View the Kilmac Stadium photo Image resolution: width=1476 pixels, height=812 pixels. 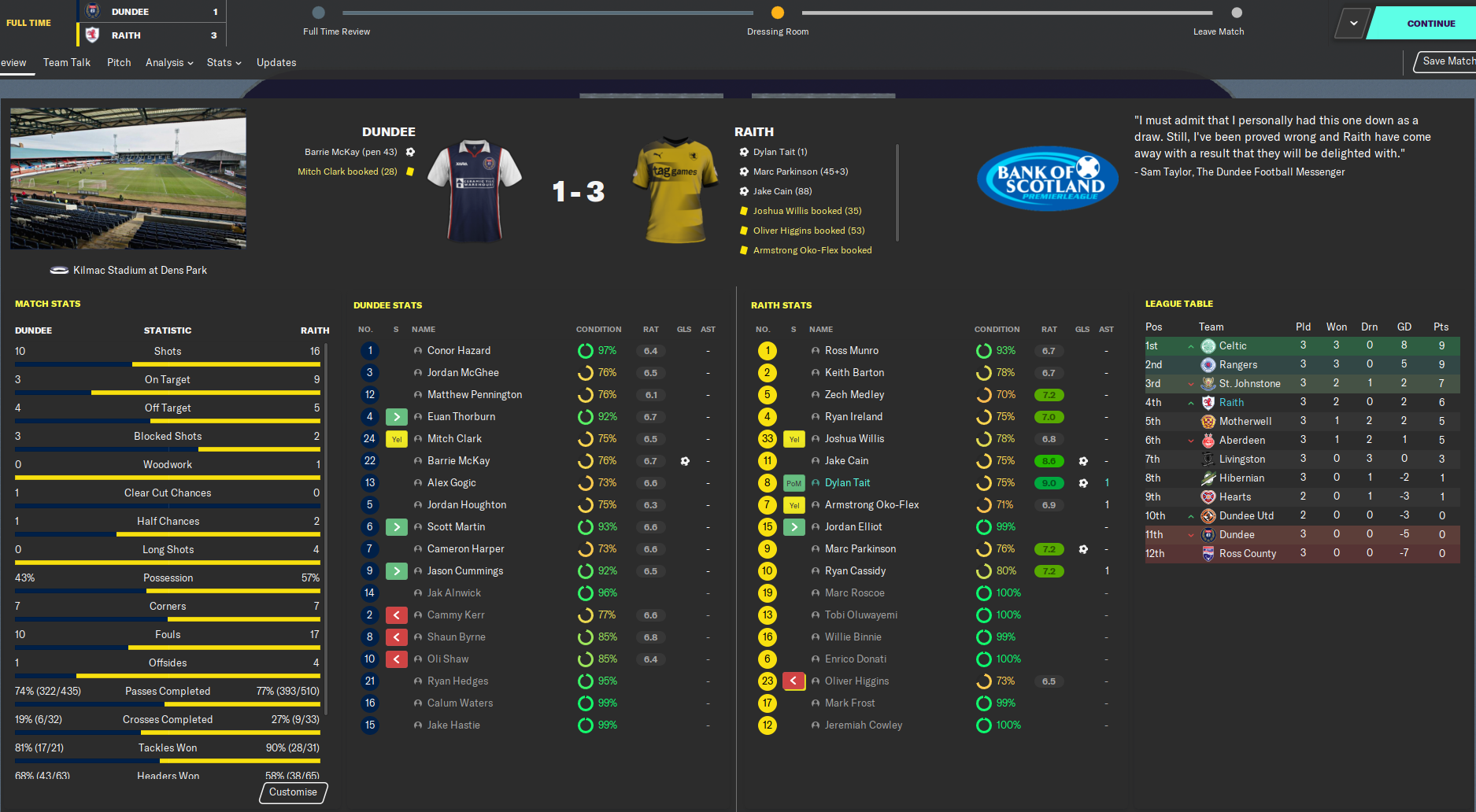[x=128, y=179]
